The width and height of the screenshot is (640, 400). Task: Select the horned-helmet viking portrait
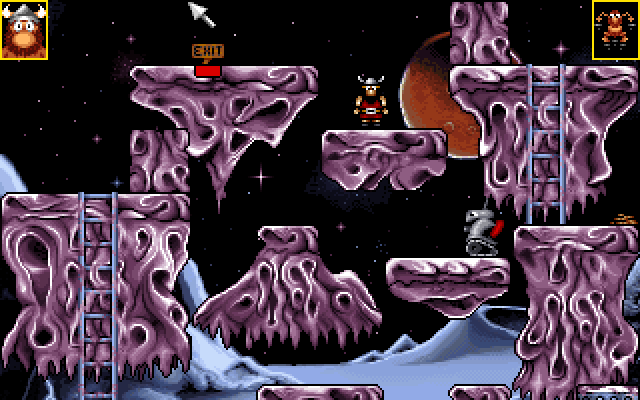tap(24, 30)
